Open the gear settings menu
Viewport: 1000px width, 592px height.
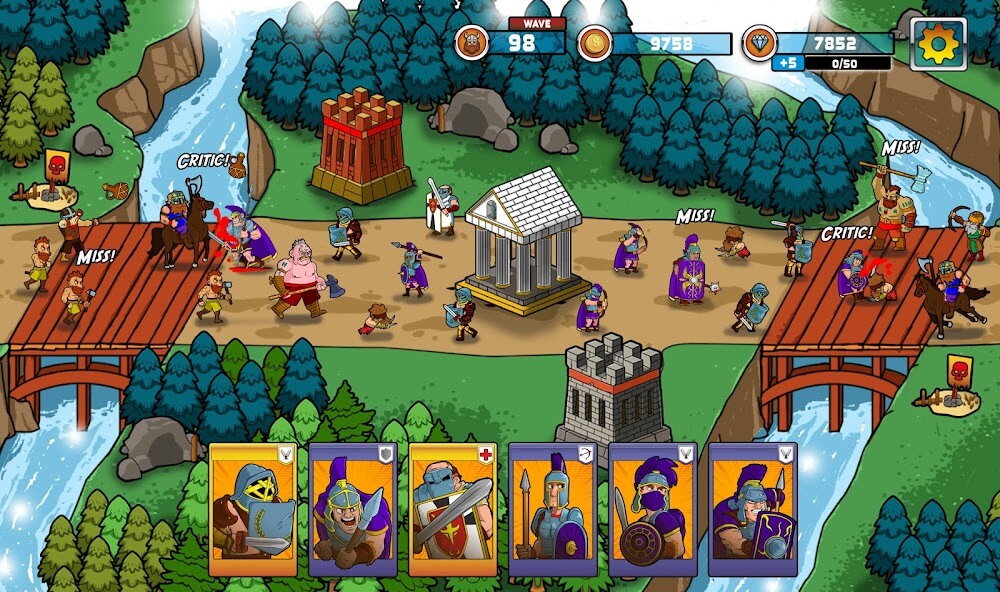(938, 45)
